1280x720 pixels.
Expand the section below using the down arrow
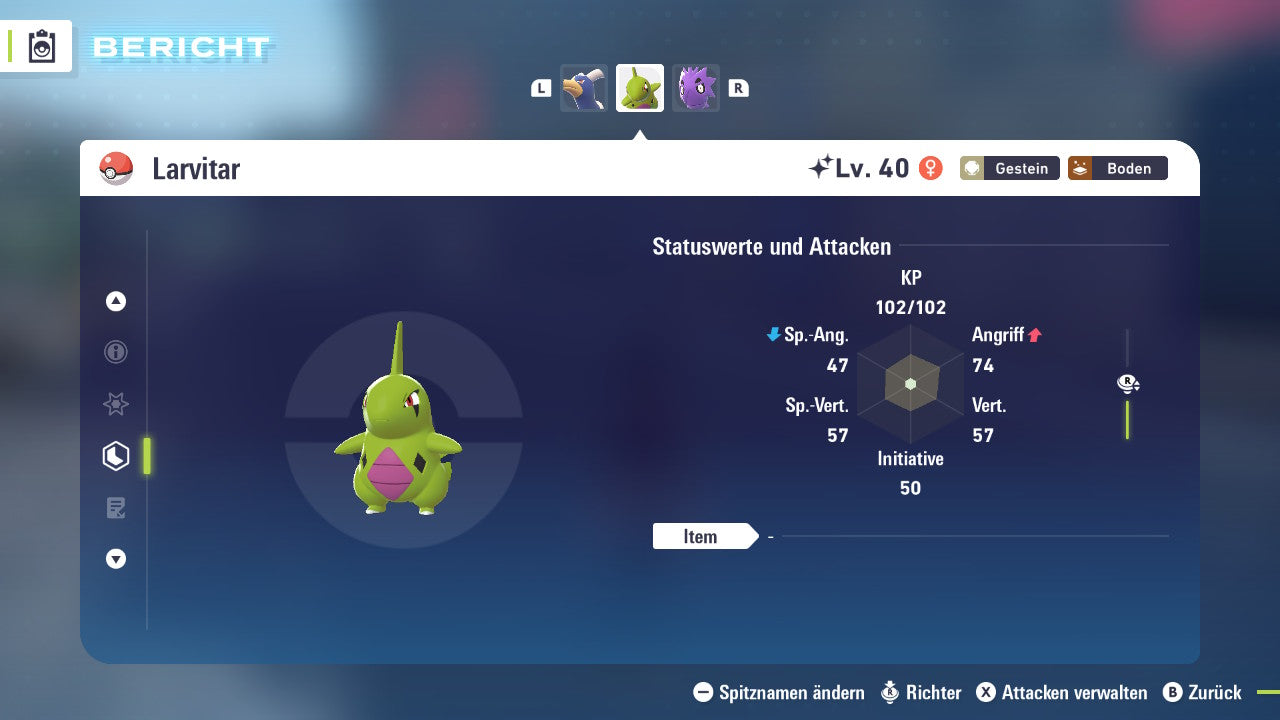pos(115,559)
